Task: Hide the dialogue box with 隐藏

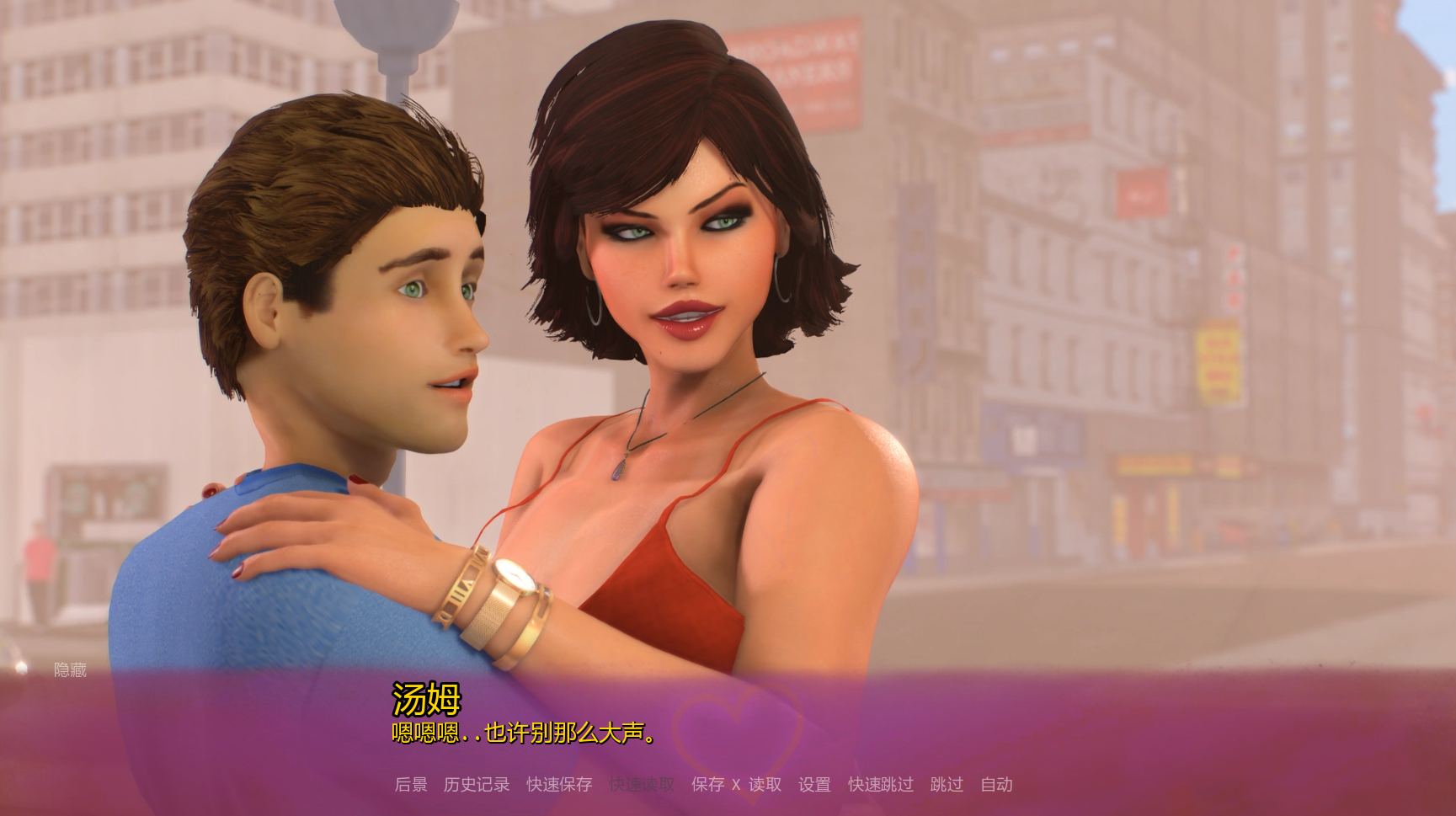Action: (70, 670)
